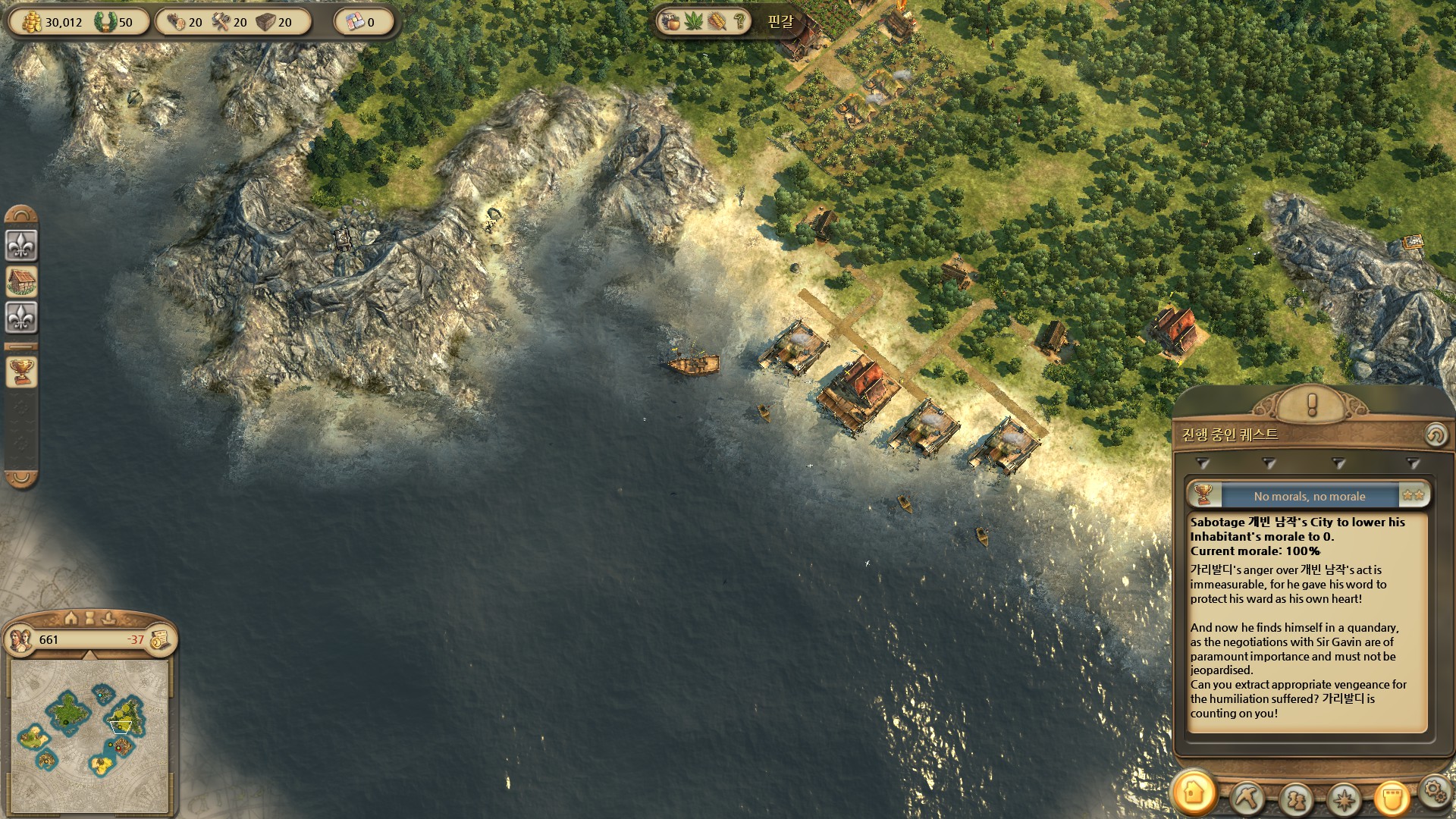Click the inhabitants portrait icon above the minimap

click(21, 639)
